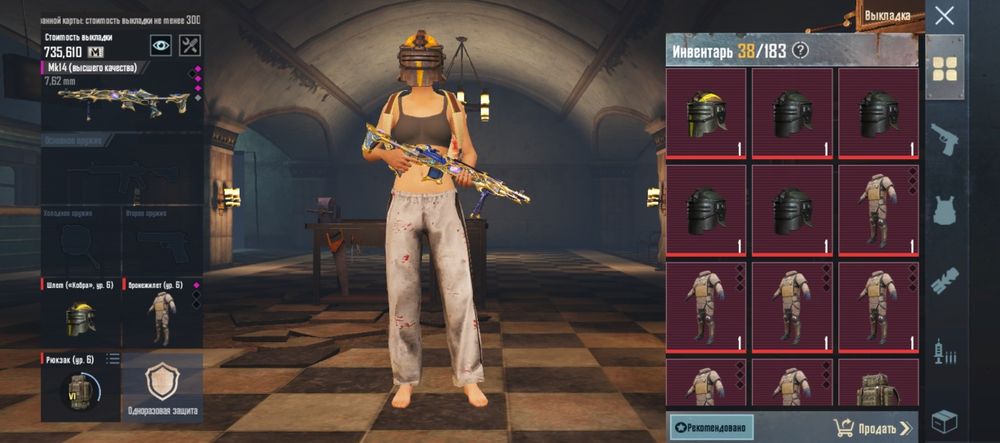Activate Одноразовая защита shield button

click(162, 387)
